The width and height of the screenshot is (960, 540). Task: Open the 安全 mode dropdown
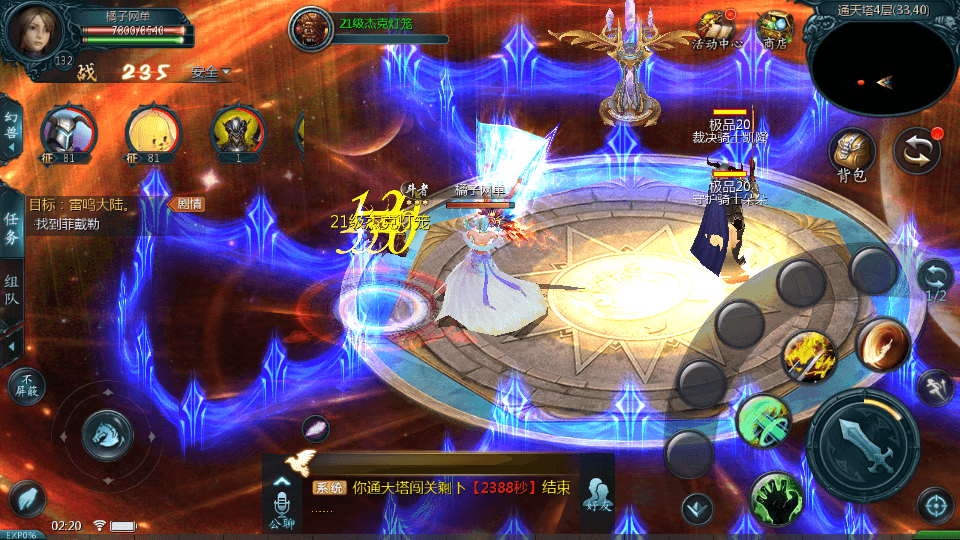tap(211, 72)
